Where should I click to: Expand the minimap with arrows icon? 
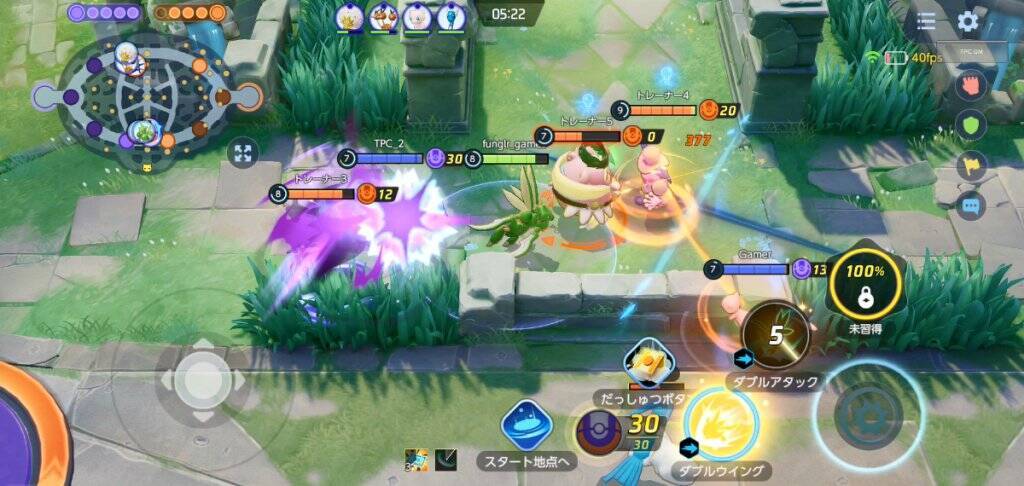(243, 153)
